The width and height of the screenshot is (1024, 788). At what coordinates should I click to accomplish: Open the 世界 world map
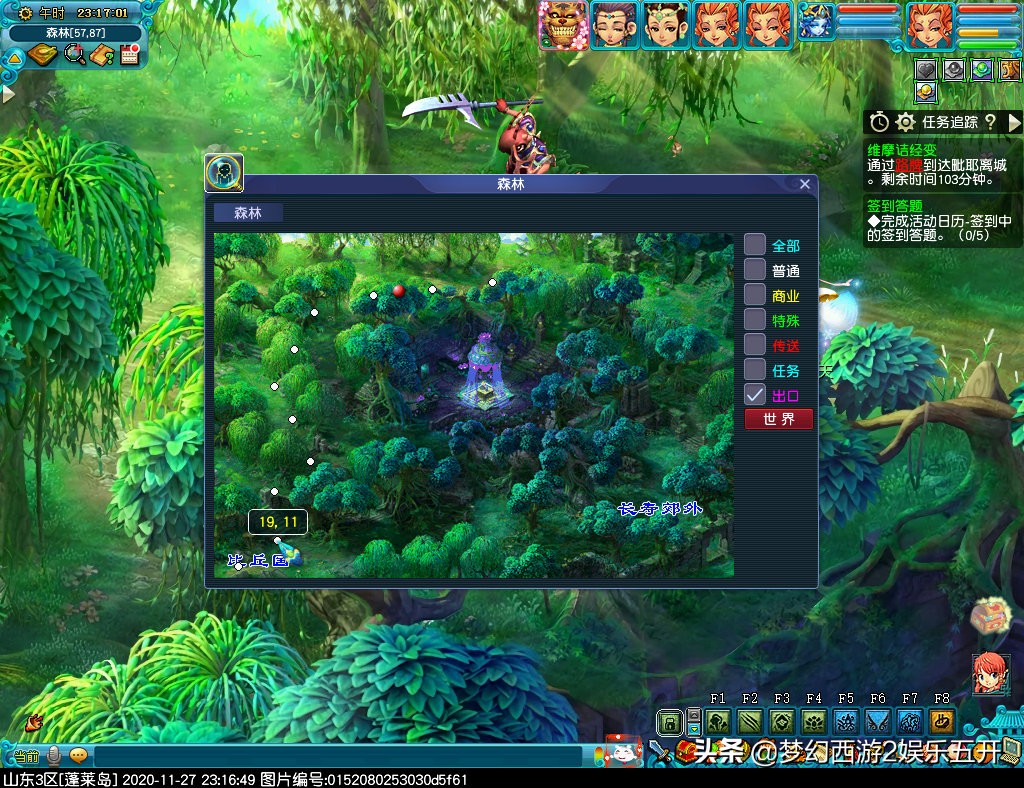[x=778, y=419]
